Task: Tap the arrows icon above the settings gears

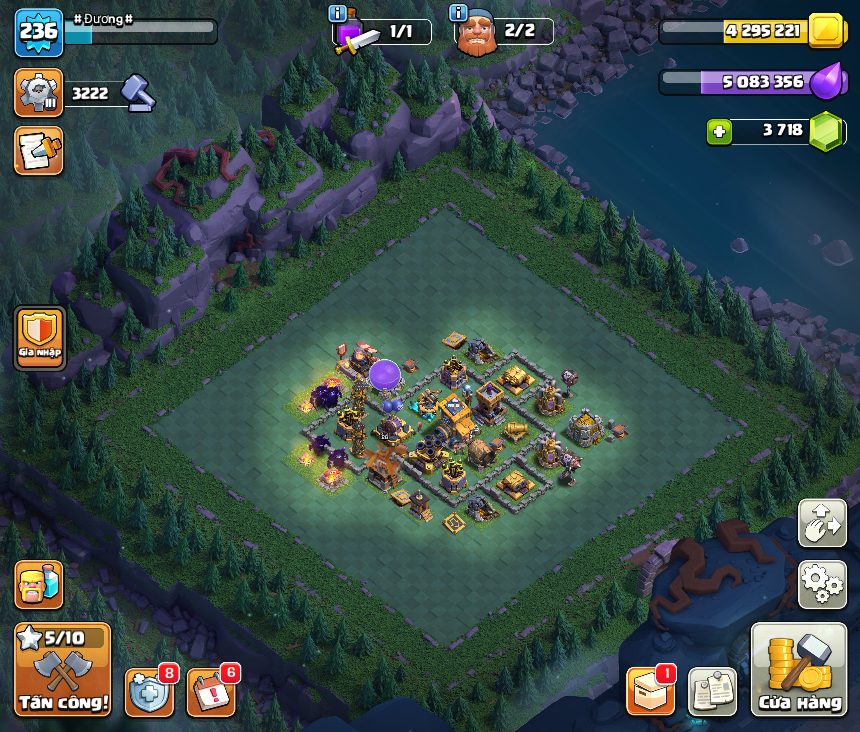Action: 822,523
